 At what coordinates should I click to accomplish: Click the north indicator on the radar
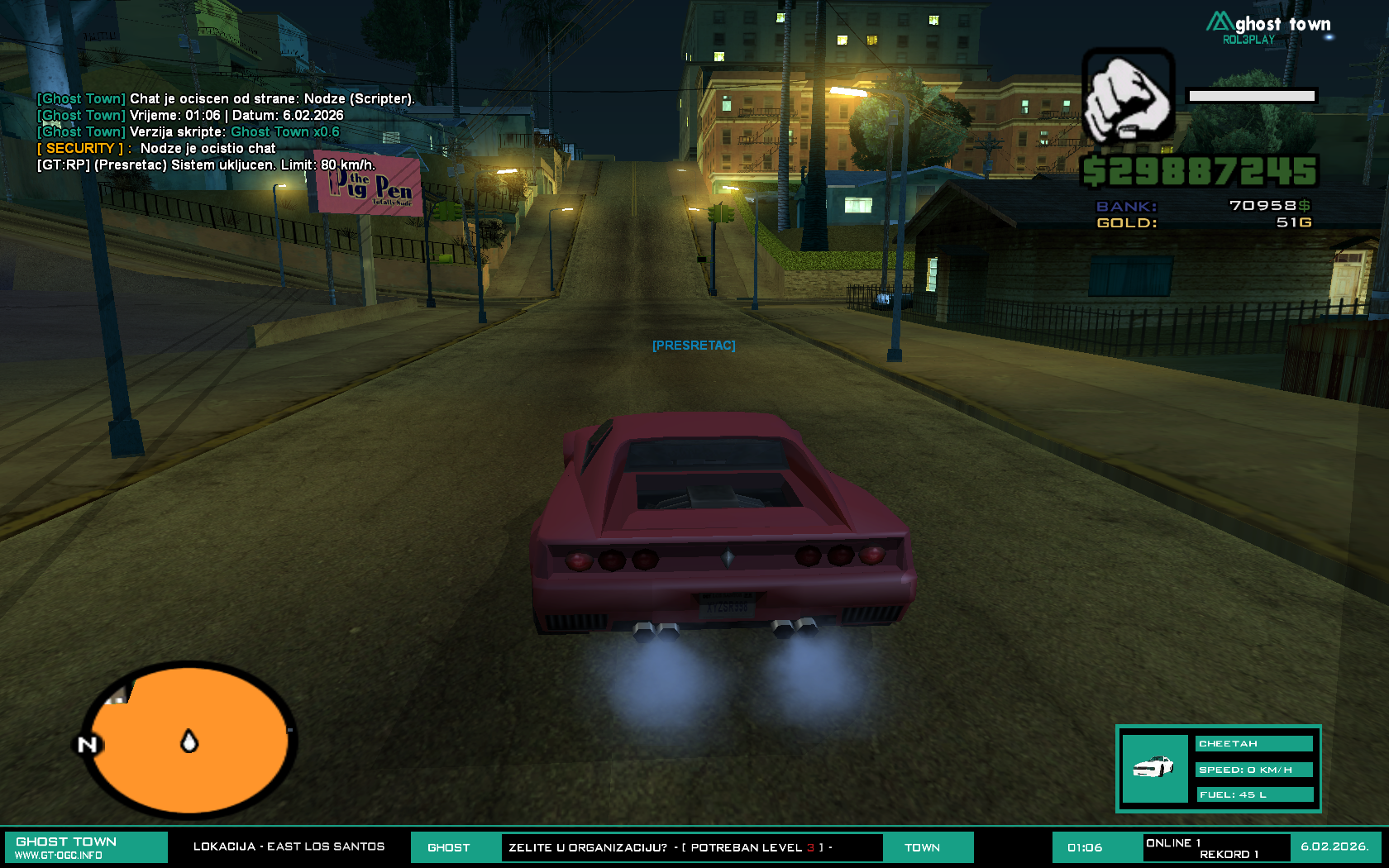click(88, 745)
